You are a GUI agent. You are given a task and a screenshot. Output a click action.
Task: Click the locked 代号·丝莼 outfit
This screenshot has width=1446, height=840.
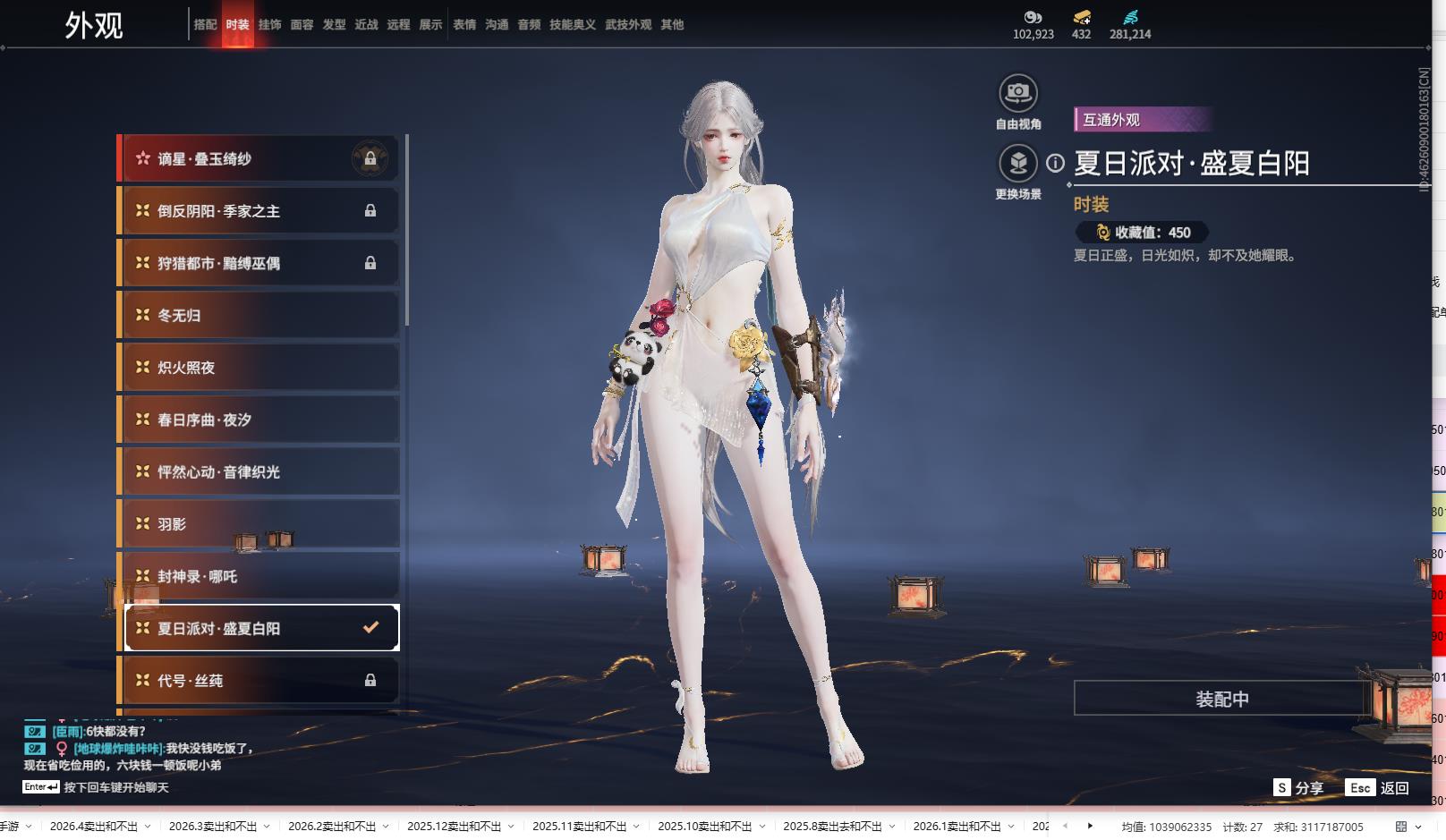tap(259, 681)
